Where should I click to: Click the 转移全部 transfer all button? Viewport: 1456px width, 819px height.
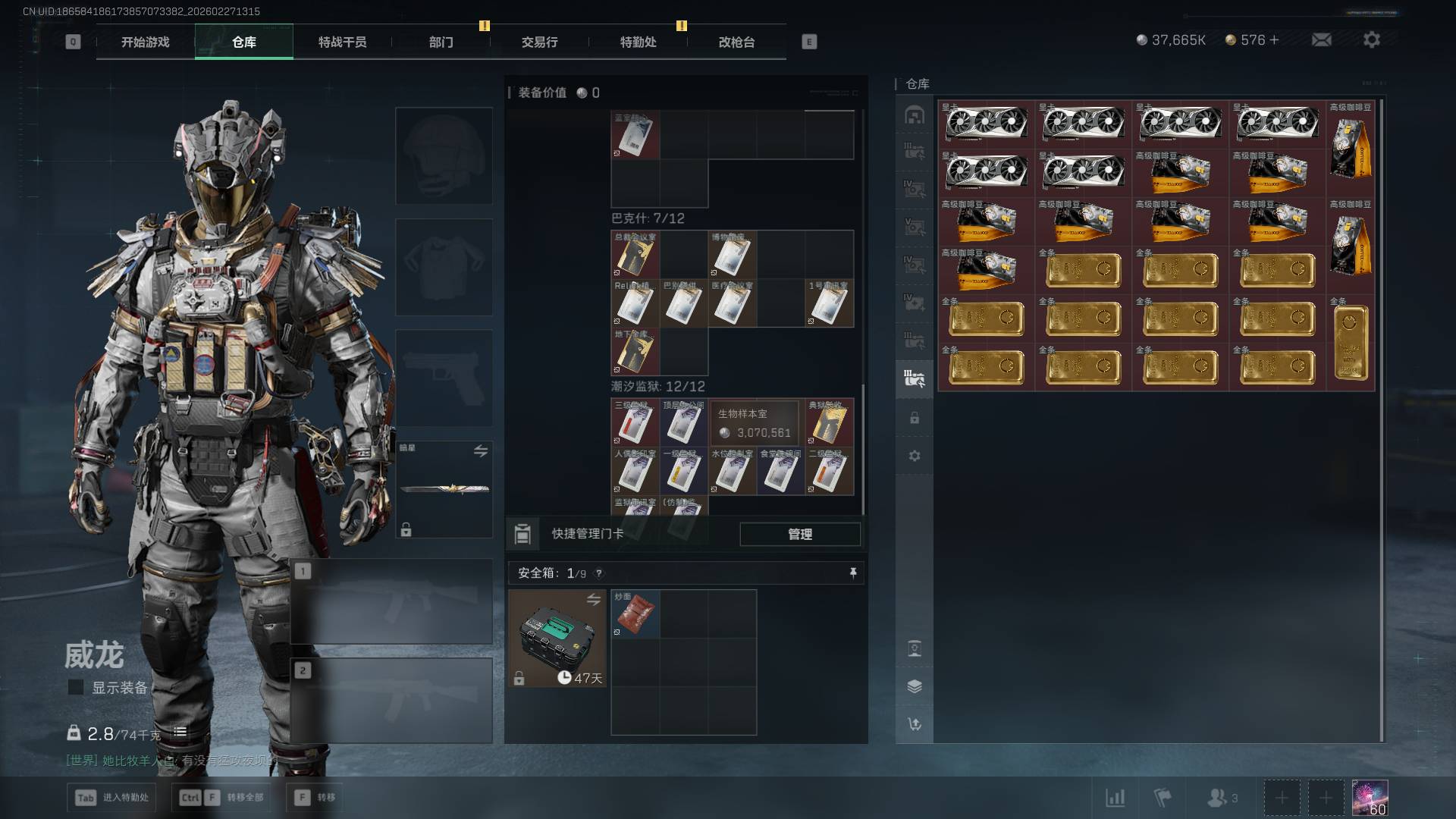221,797
